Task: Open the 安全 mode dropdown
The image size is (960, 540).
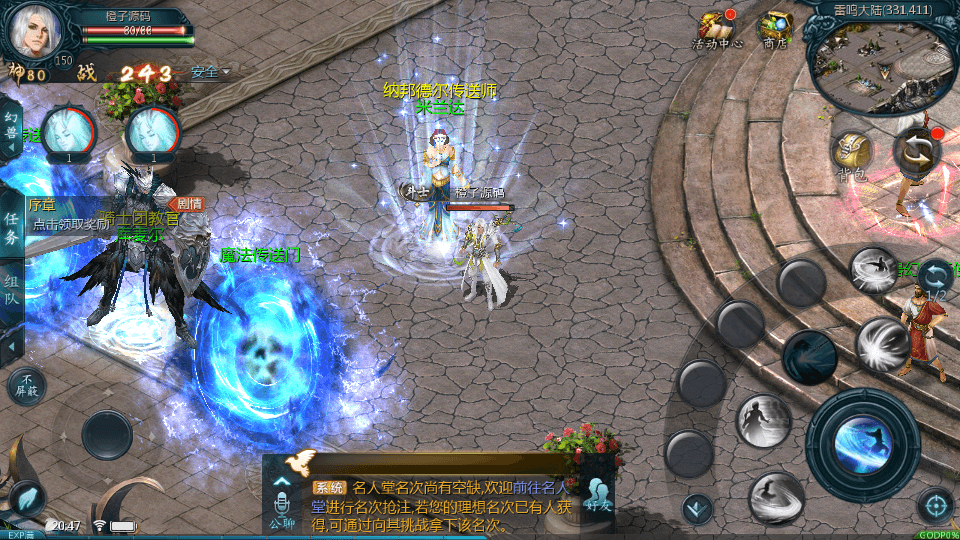Action: [x=210, y=72]
